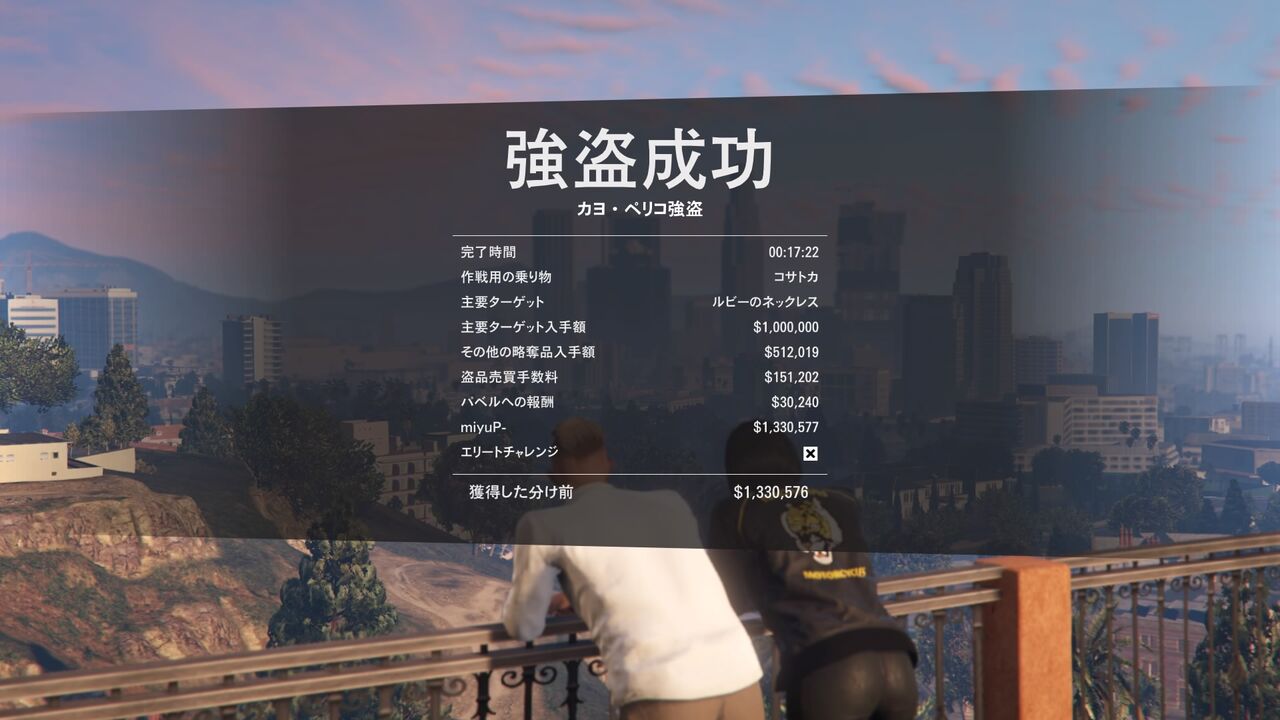The width and height of the screenshot is (1280, 720).
Task: Click the コサトカ vehicle name
Action: [795, 275]
